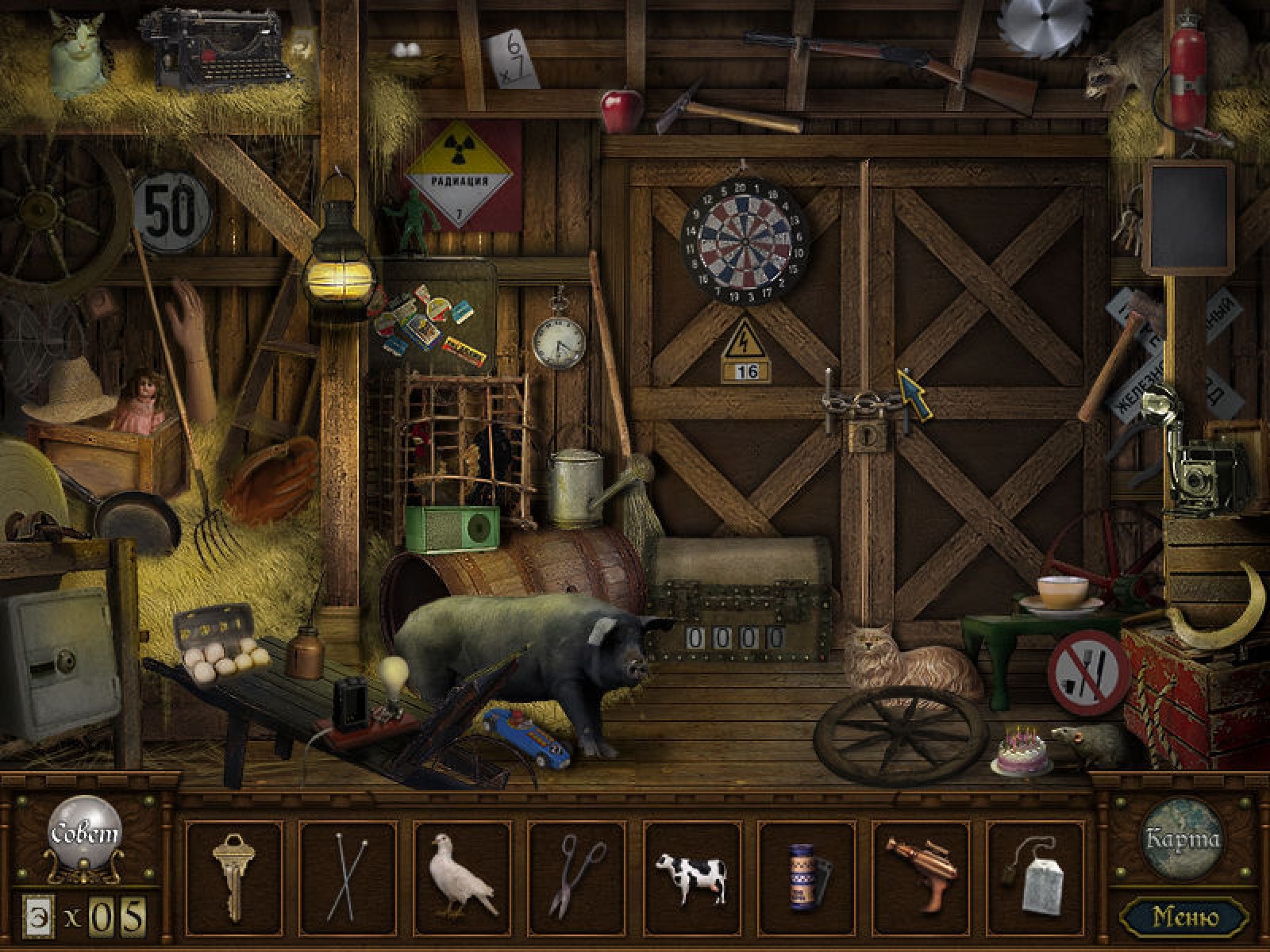Open the Карта map globe

point(1182,838)
